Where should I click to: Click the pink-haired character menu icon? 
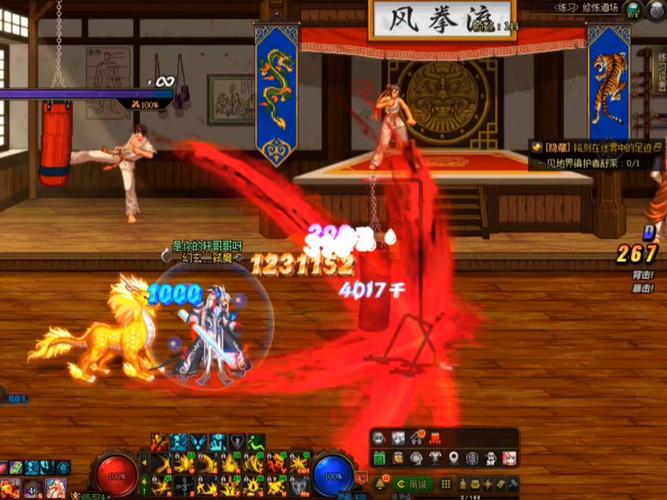click(509, 458)
